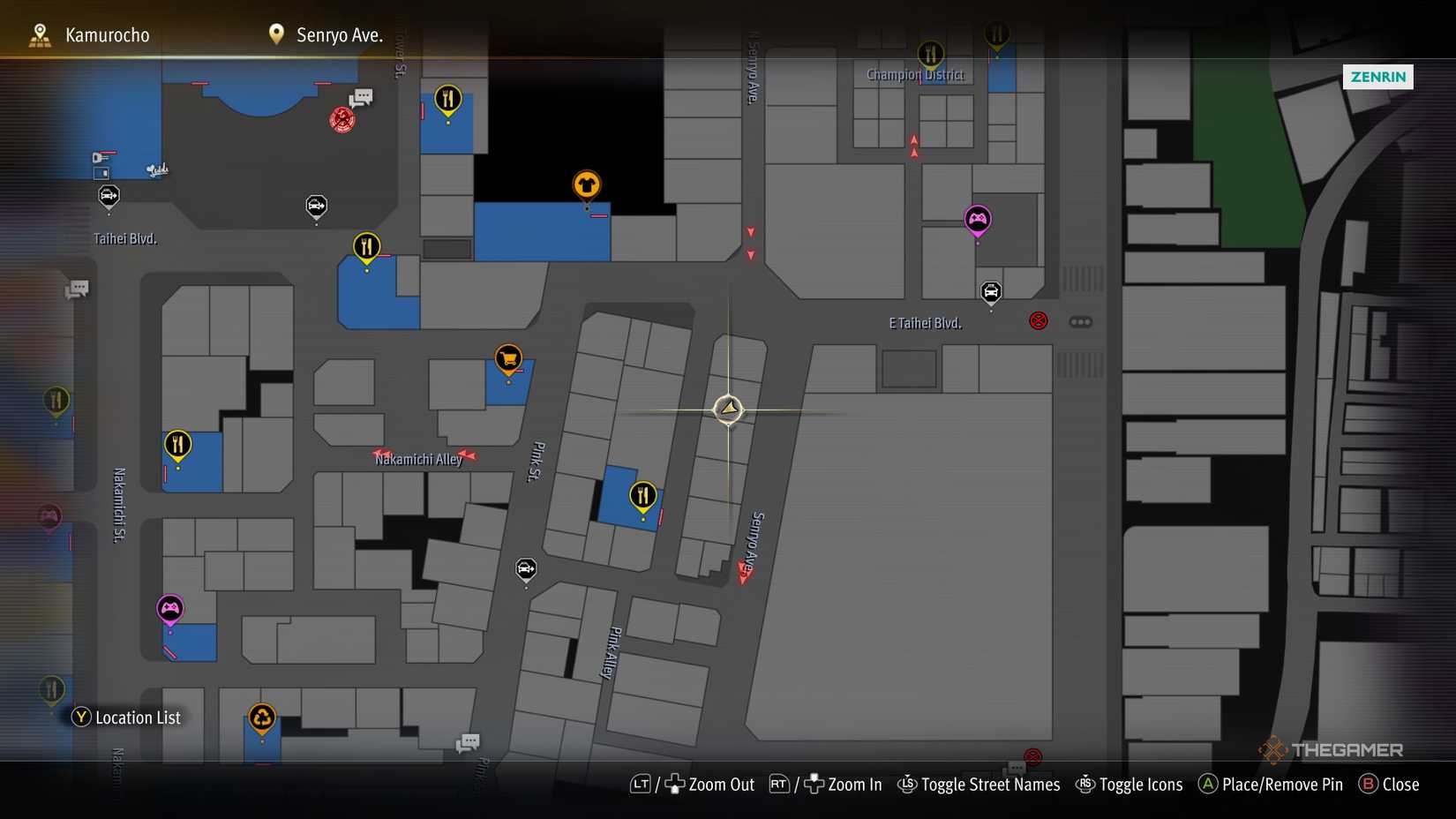Viewport: 1456px width, 819px height.
Task: Select the red stamp icon near Taihei Blvd
Action: tap(340, 120)
